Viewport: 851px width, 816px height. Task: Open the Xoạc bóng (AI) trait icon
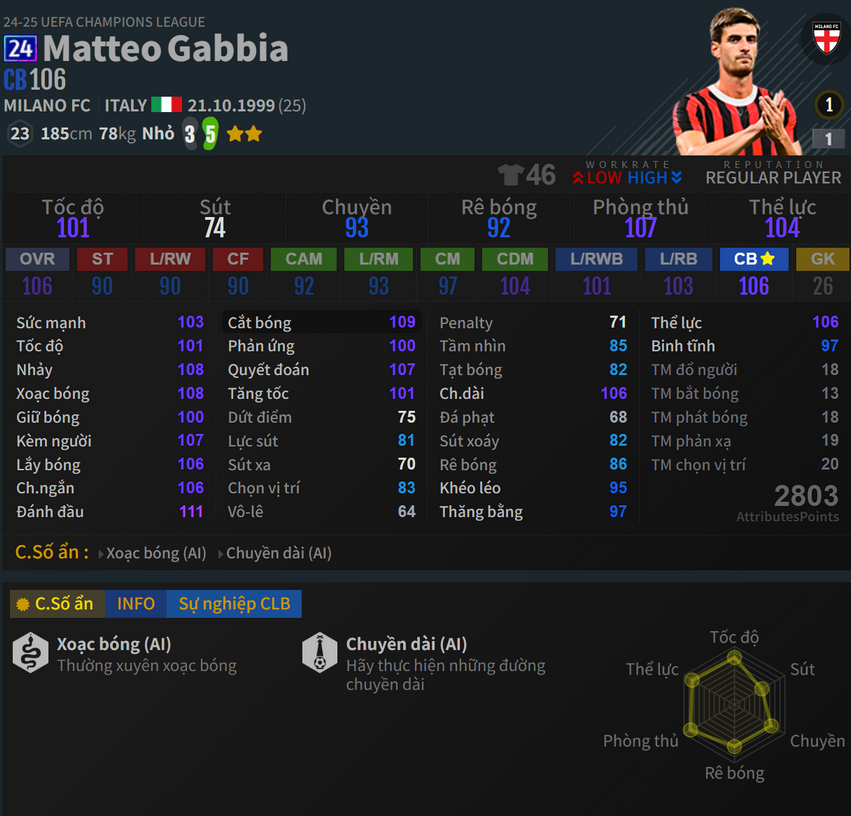coord(30,653)
